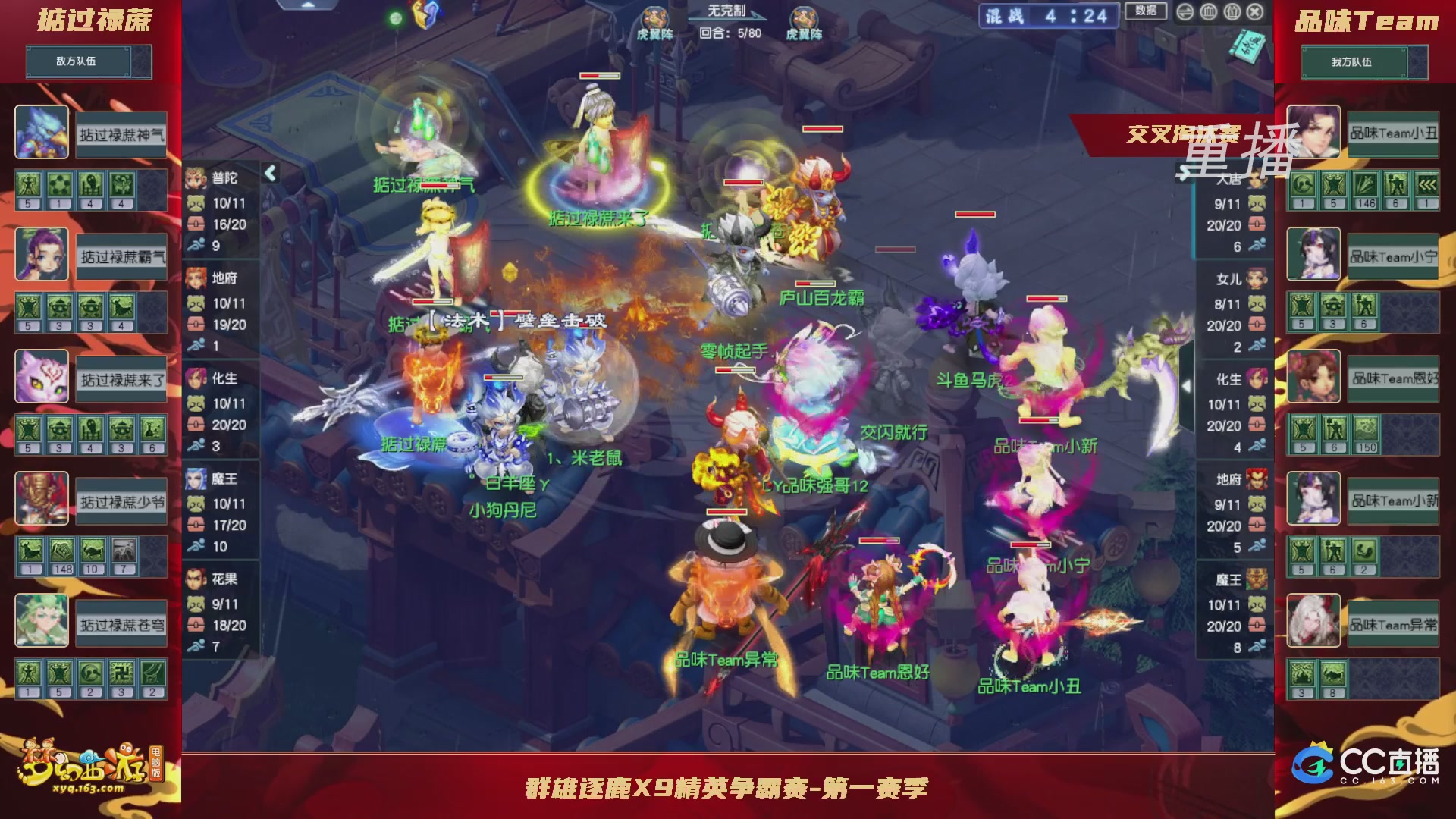The width and height of the screenshot is (1456, 819).
Task: Click the health bar above 掂过禄蔗来了
Action: (599, 77)
